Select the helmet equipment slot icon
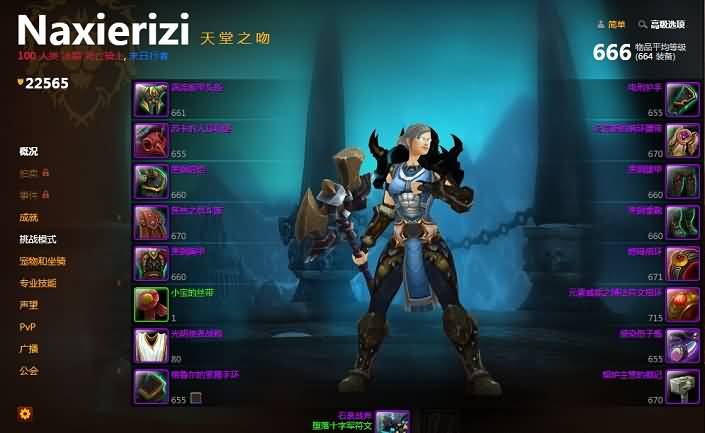 click(x=150, y=100)
